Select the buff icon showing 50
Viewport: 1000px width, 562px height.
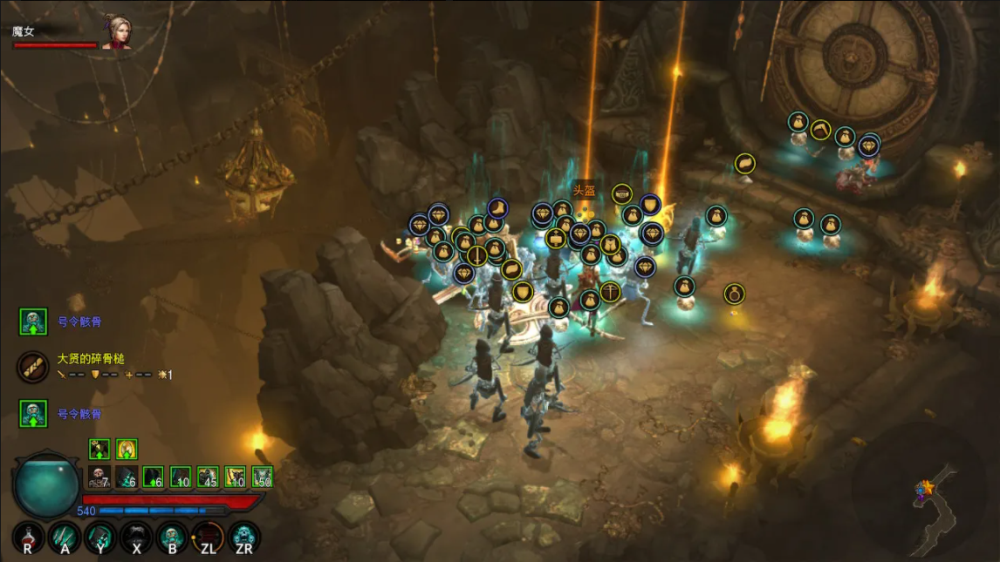tap(262, 477)
